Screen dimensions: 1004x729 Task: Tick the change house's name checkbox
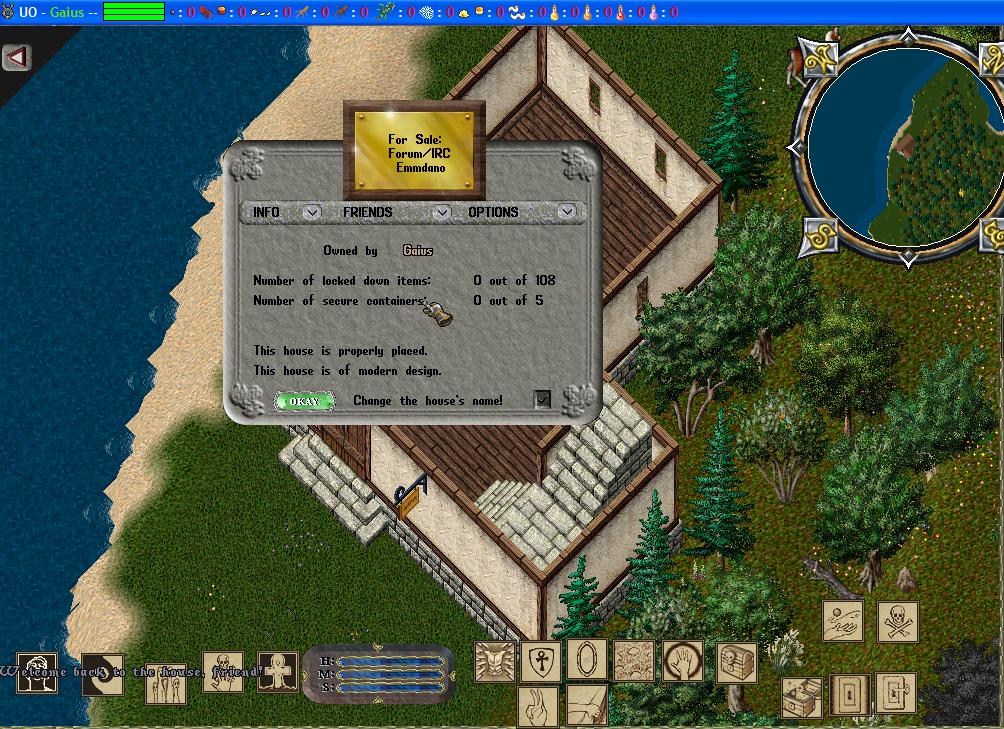(x=542, y=400)
